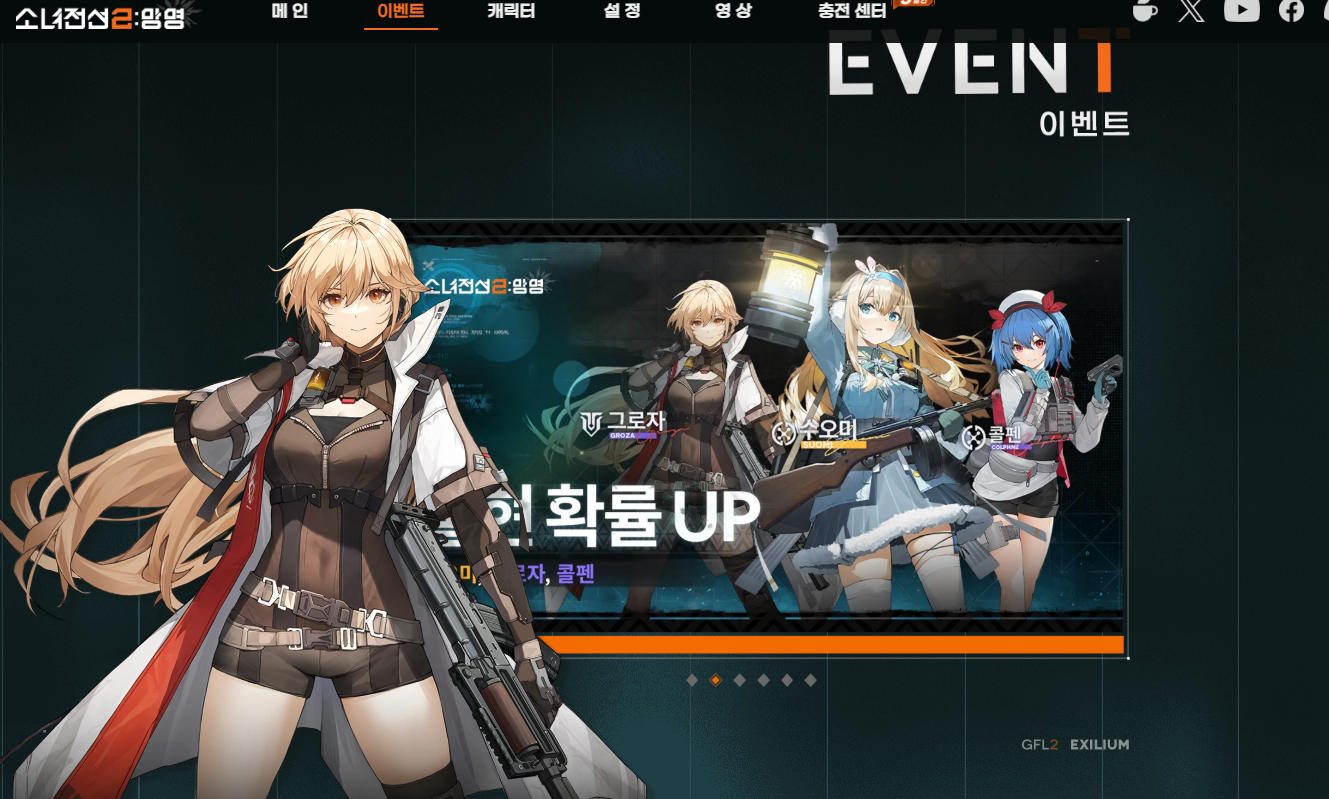The width and height of the screenshot is (1329, 799).
Task: Open 충전 센터 with the NEW badge
Action: click(852, 13)
